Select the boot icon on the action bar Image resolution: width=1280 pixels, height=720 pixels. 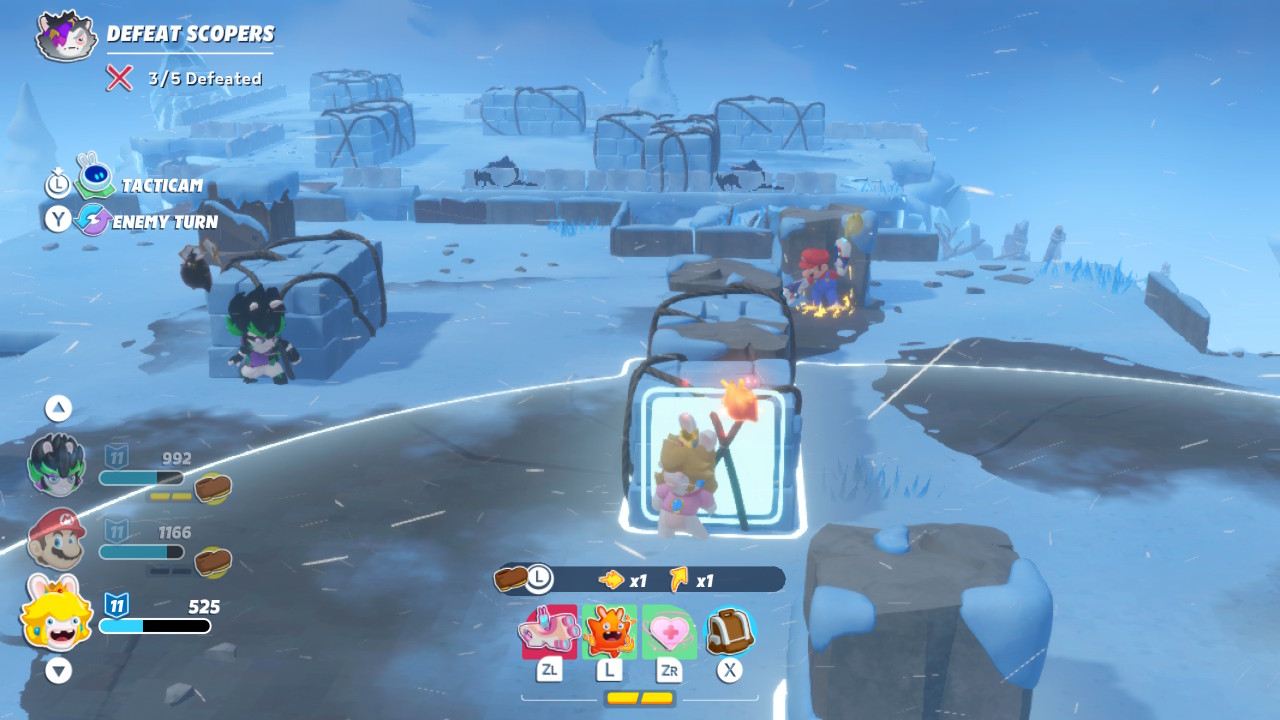pos(512,578)
